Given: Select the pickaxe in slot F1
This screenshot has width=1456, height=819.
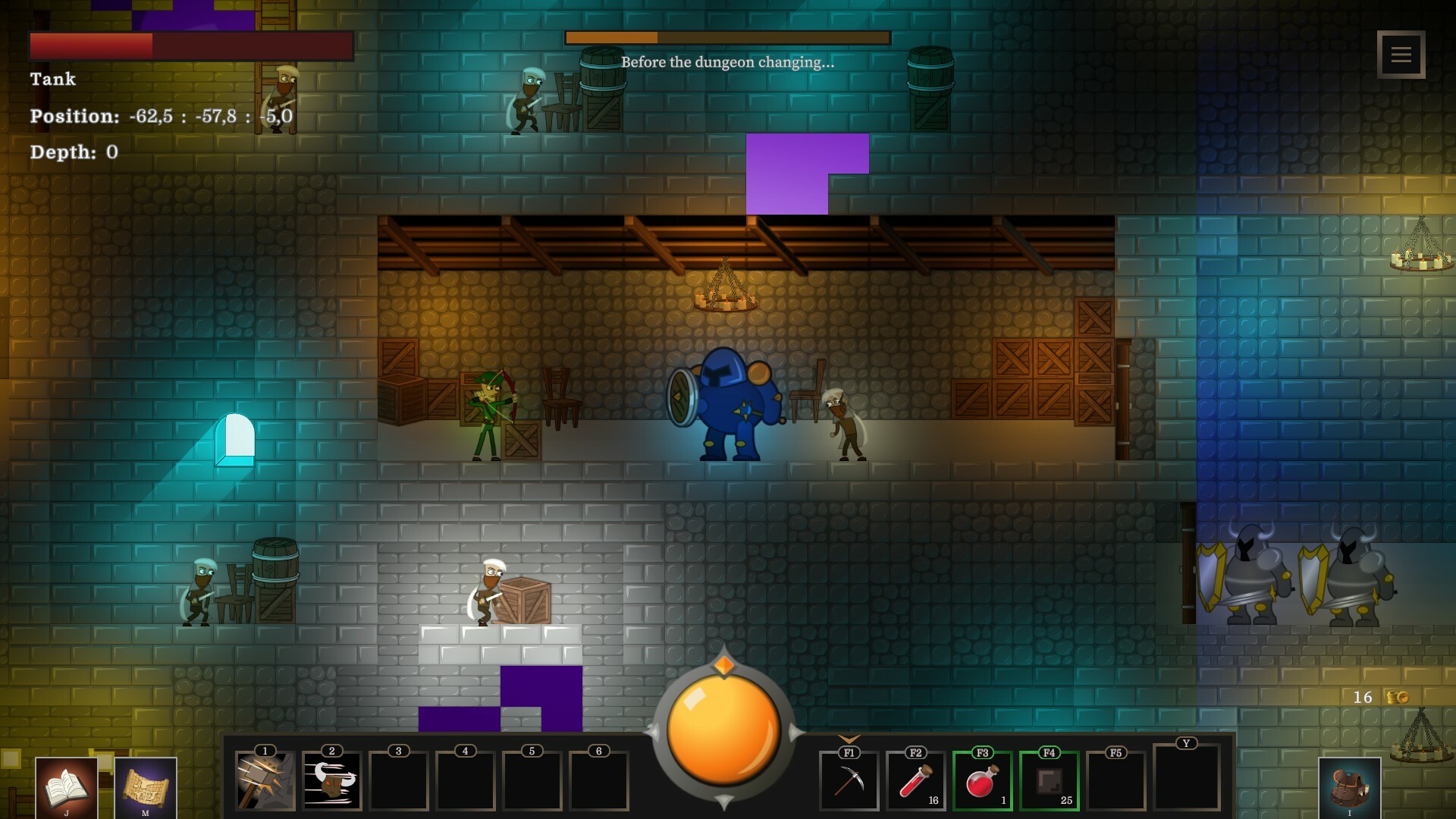Looking at the screenshot, I should [849, 781].
